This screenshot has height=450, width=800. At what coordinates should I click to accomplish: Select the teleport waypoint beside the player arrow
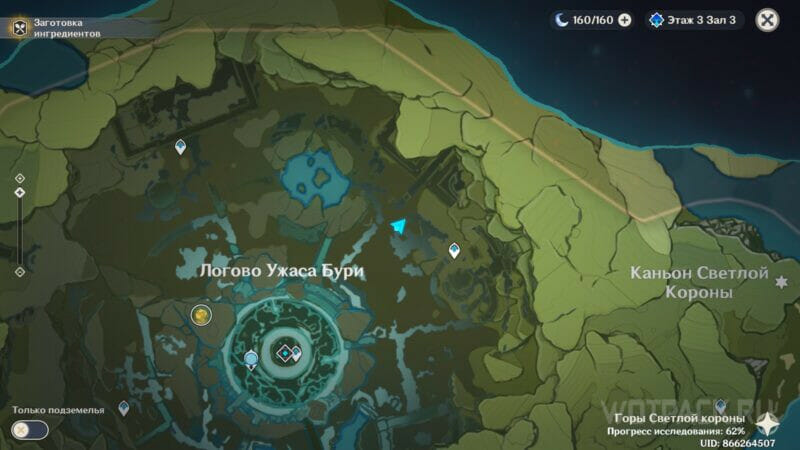click(x=454, y=250)
